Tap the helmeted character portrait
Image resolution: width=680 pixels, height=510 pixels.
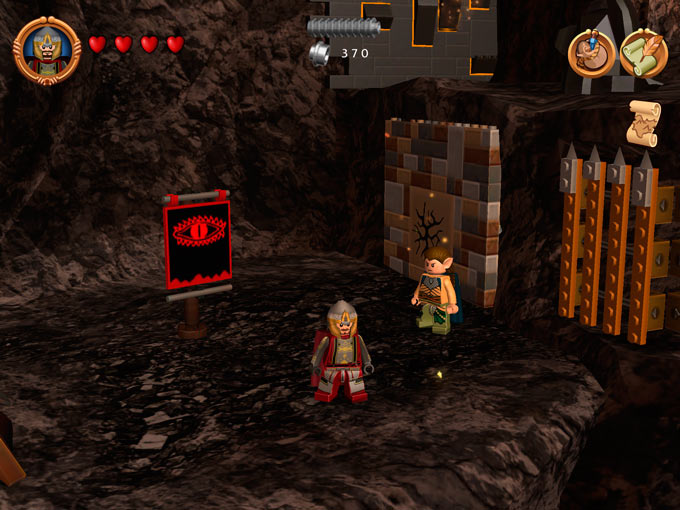(x=47, y=49)
